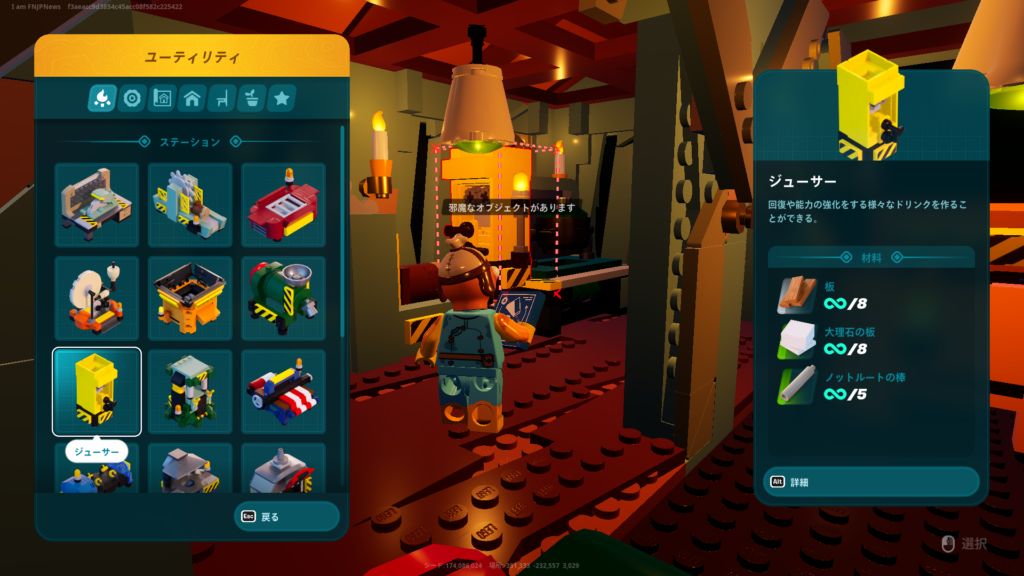The image size is (1024, 576).
Task: Select the spinning wheel station
Action: (97, 298)
